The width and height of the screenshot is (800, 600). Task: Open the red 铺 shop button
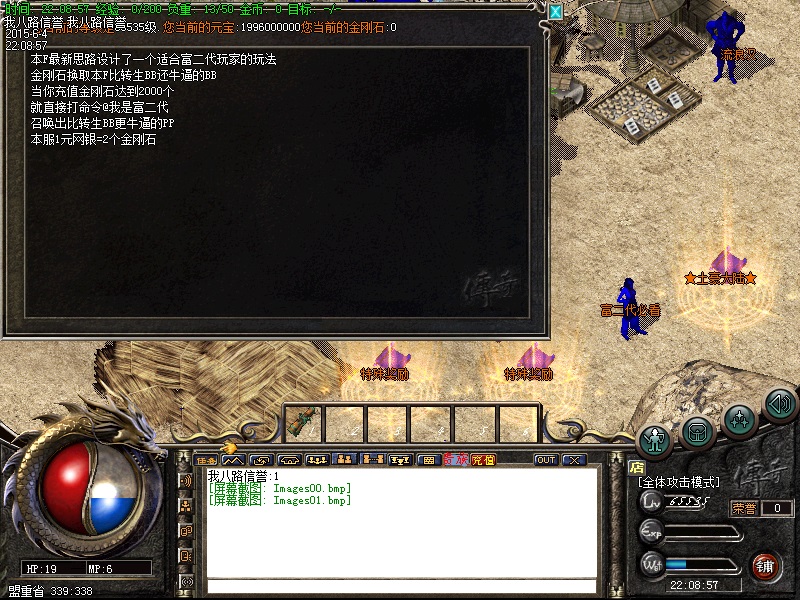pyautogui.click(x=766, y=565)
